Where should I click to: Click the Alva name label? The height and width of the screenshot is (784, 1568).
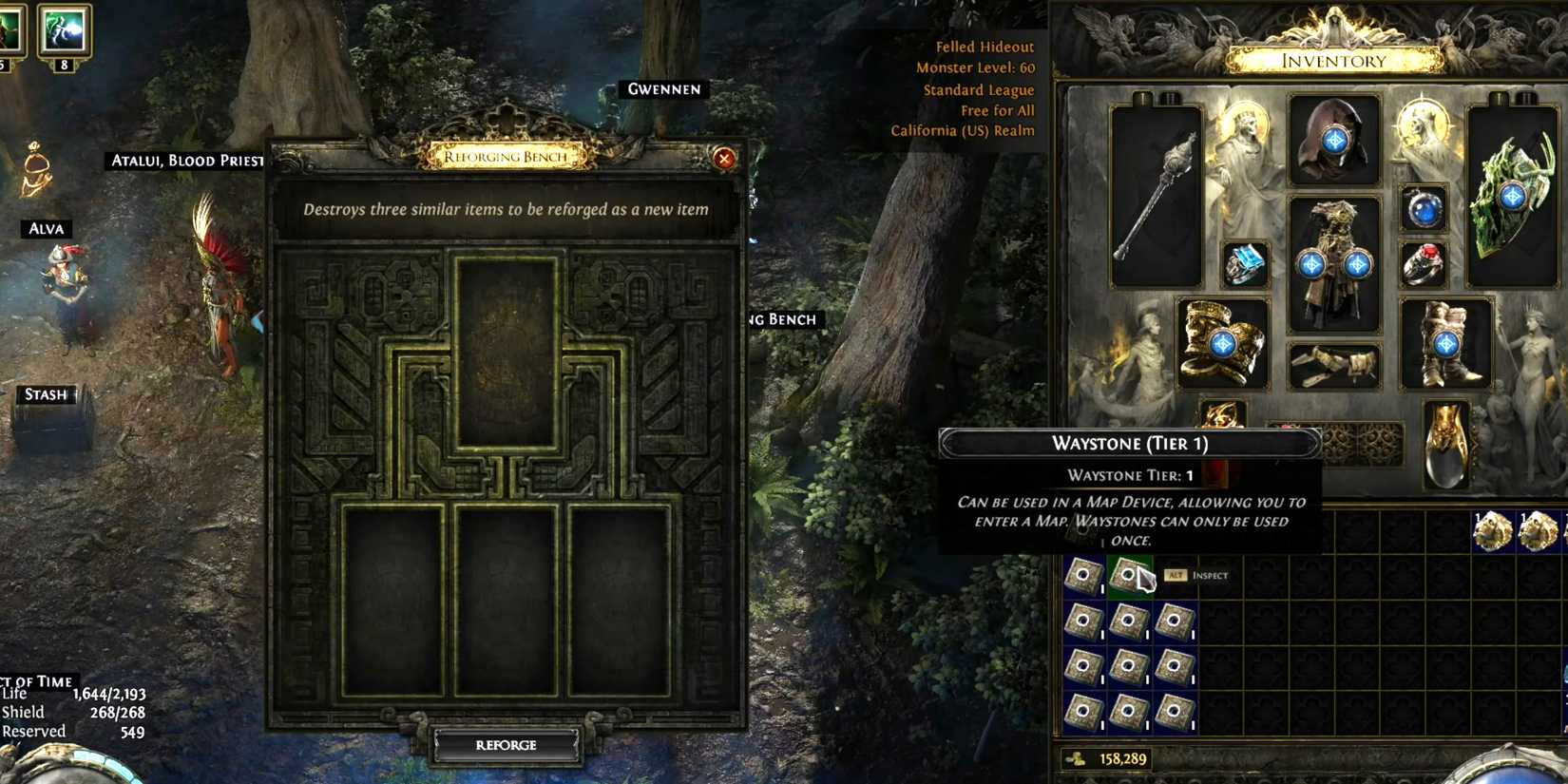[46, 229]
